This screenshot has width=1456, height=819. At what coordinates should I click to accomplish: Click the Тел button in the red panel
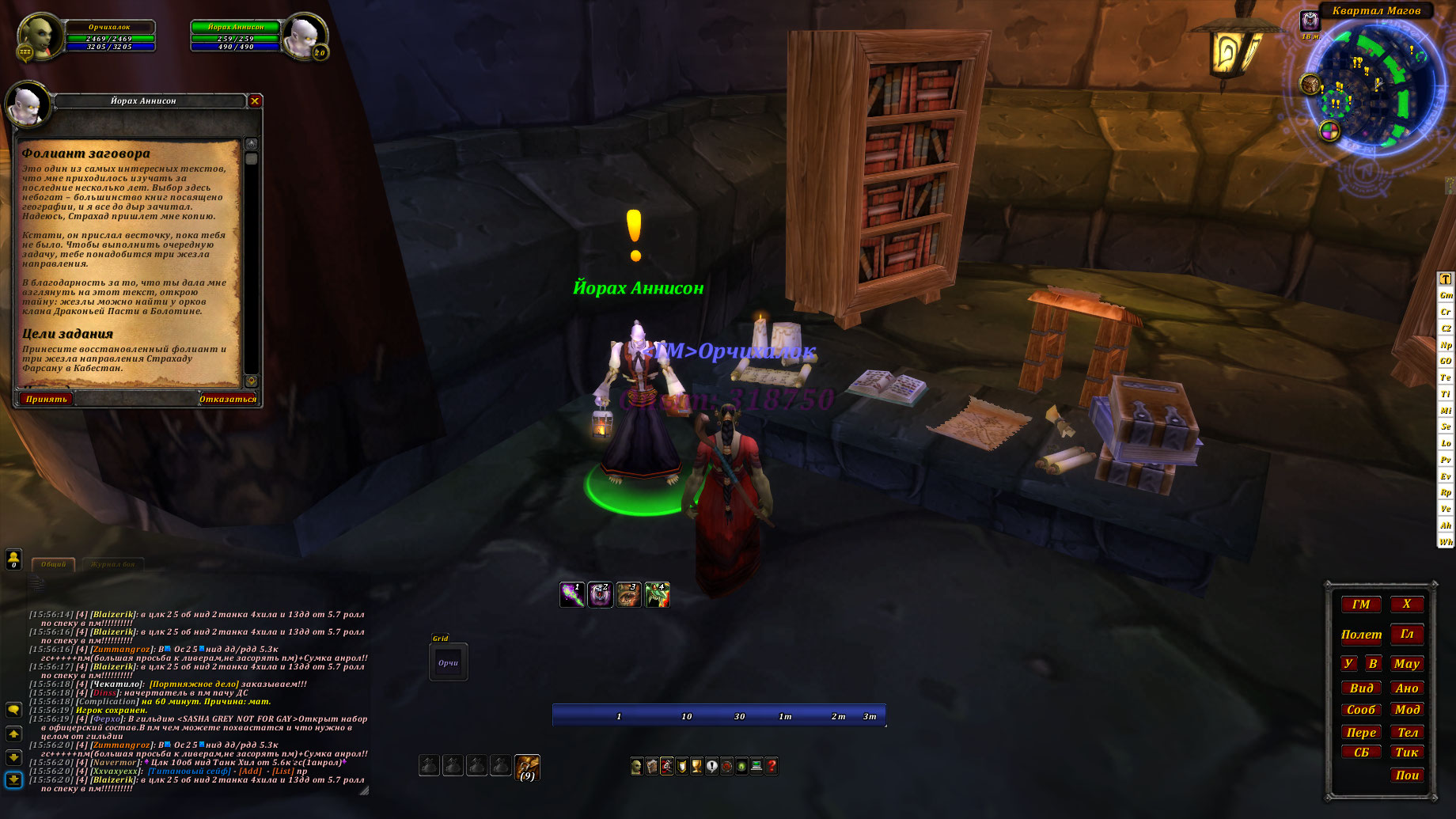1407,732
